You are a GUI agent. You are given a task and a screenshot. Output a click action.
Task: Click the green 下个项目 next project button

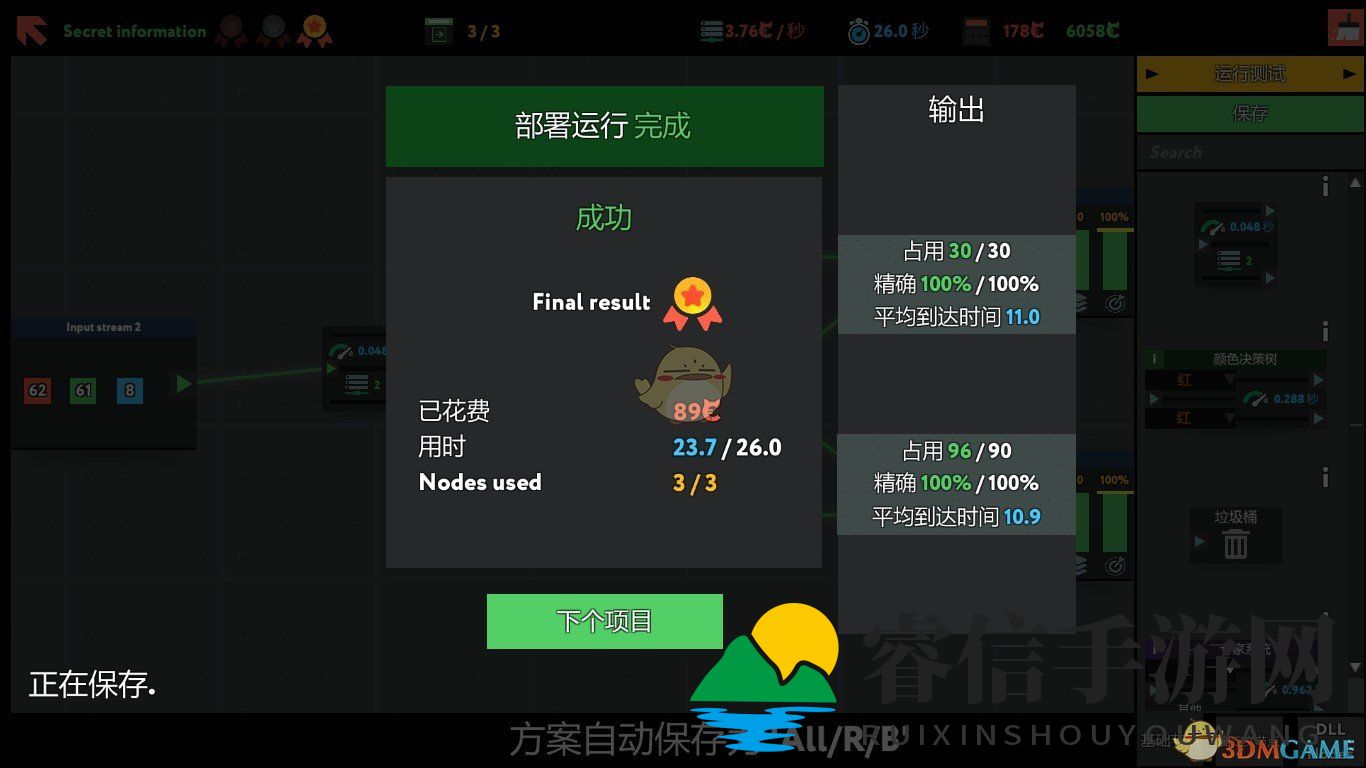click(x=604, y=620)
